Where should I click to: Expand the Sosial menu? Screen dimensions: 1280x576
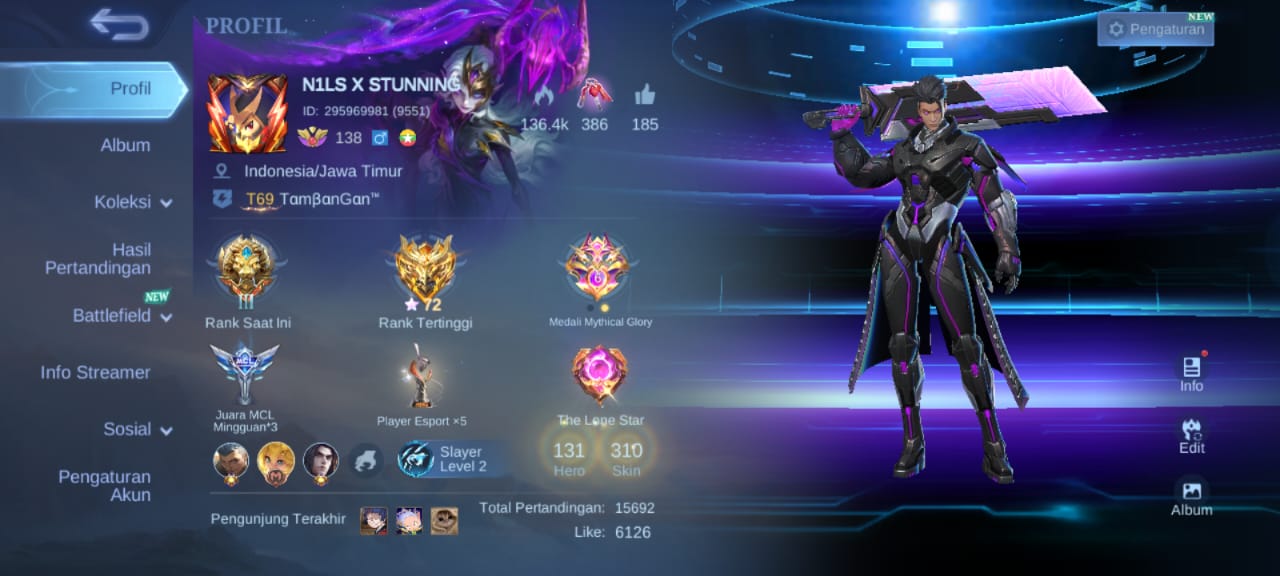pyautogui.click(x=137, y=429)
